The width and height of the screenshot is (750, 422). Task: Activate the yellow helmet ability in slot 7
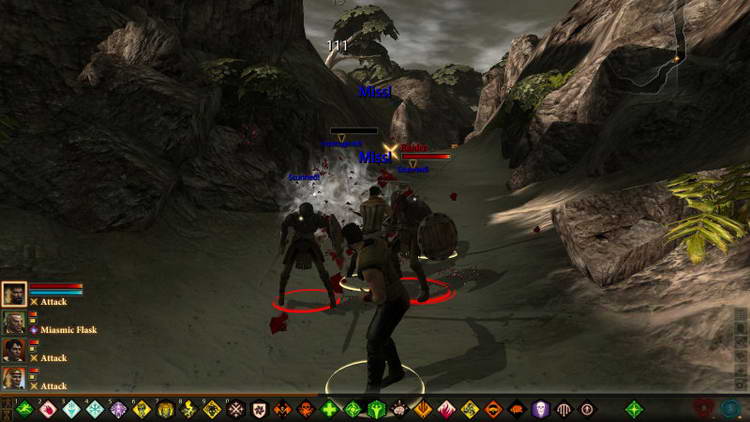coord(165,409)
